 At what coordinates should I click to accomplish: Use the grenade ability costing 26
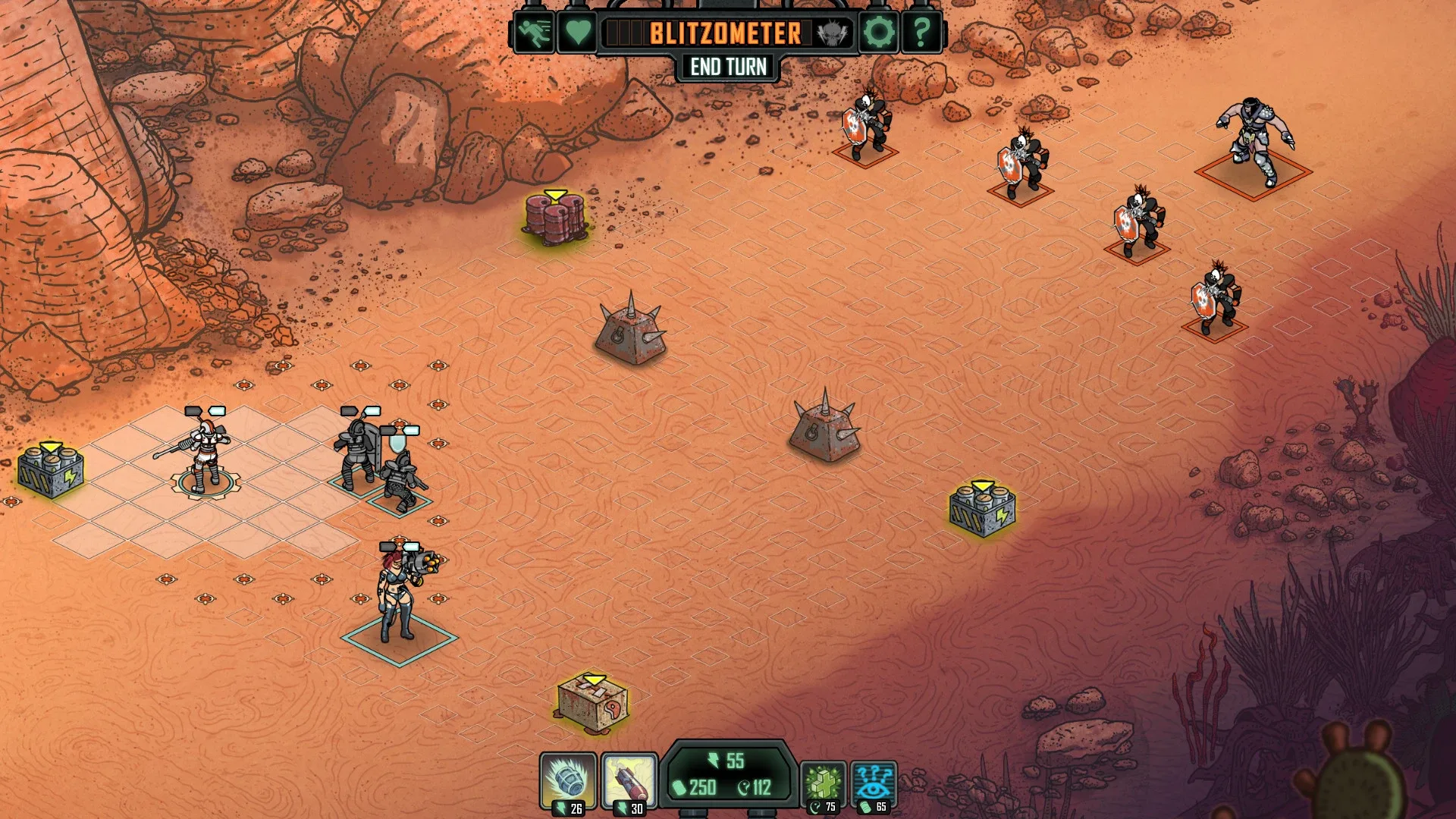(x=568, y=781)
